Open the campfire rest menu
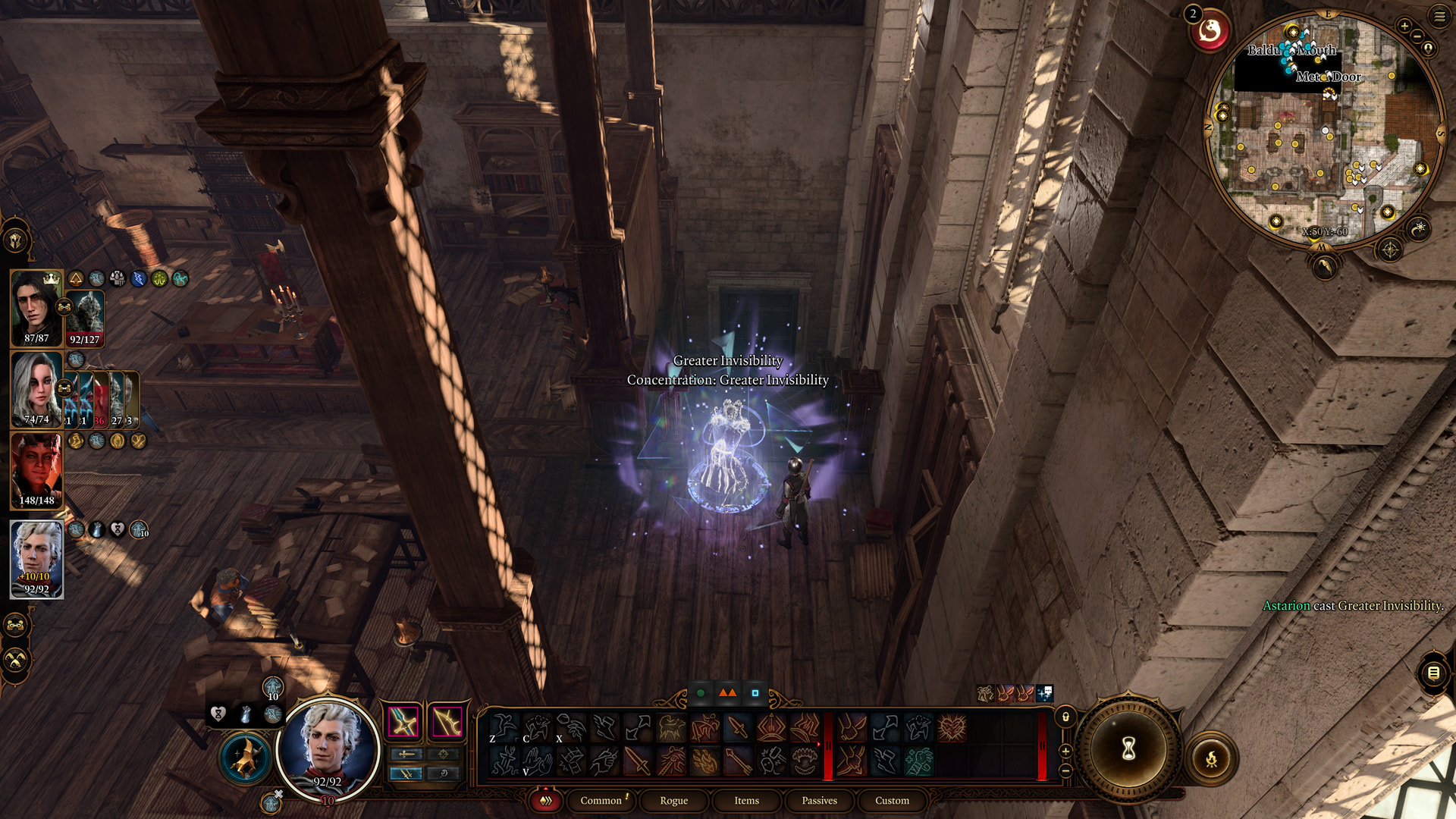The image size is (1456, 819). [1211, 758]
